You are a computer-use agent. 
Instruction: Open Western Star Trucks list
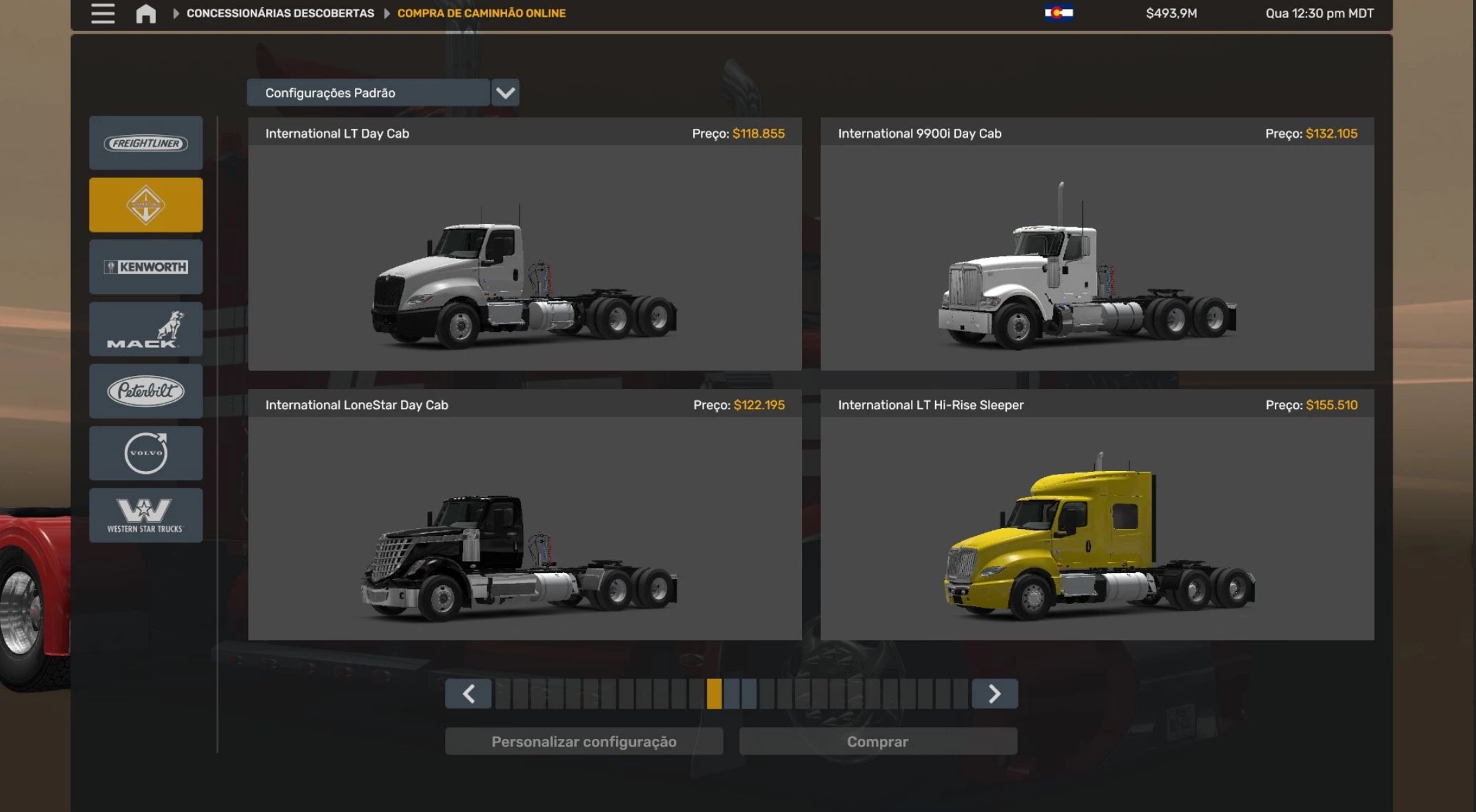tap(145, 515)
